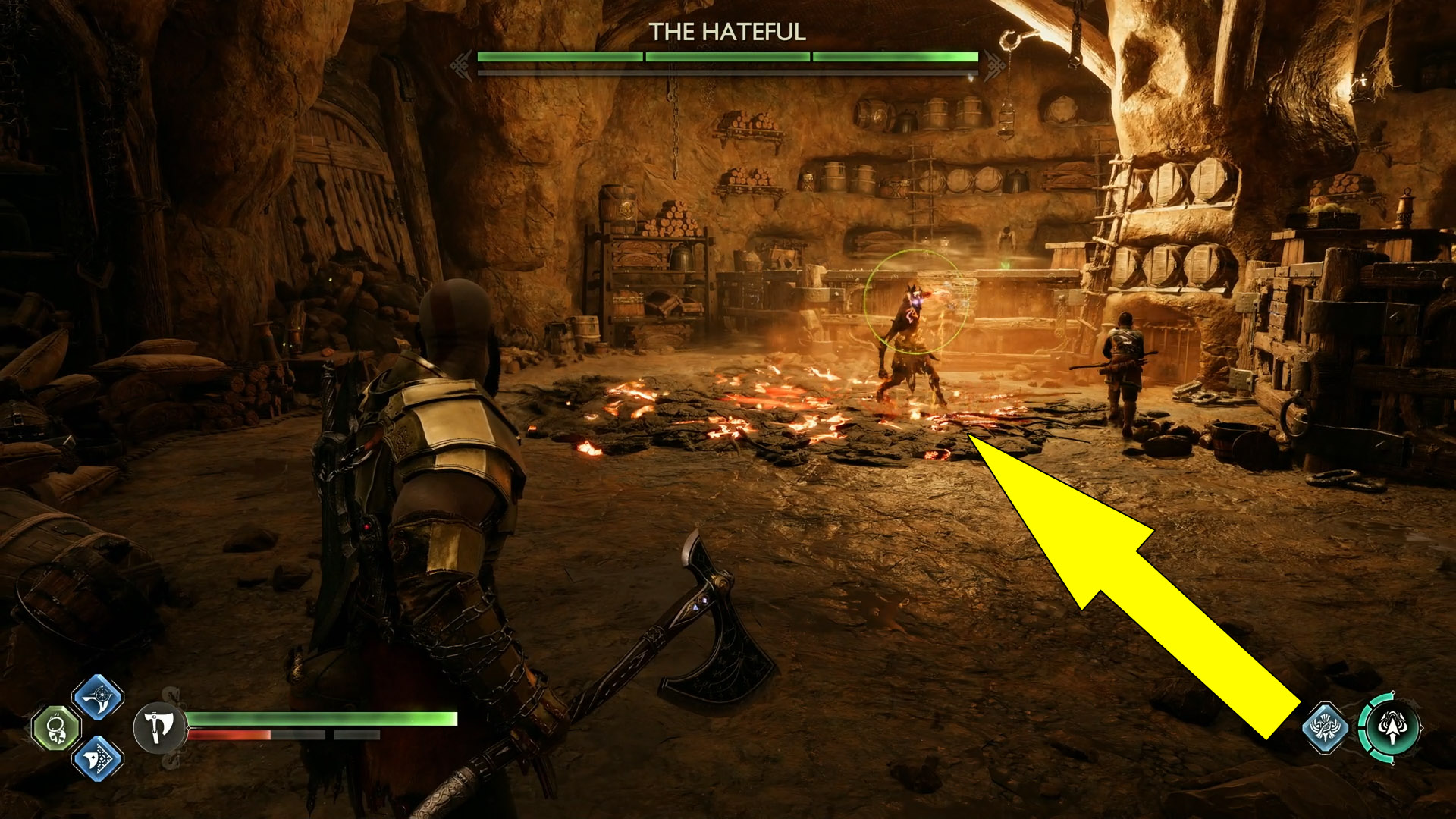This screenshot has height=819, width=1456.
Task: Click the companion rune diamond near the arrow gauge
Action: pyautogui.click(x=1326, y=726)
